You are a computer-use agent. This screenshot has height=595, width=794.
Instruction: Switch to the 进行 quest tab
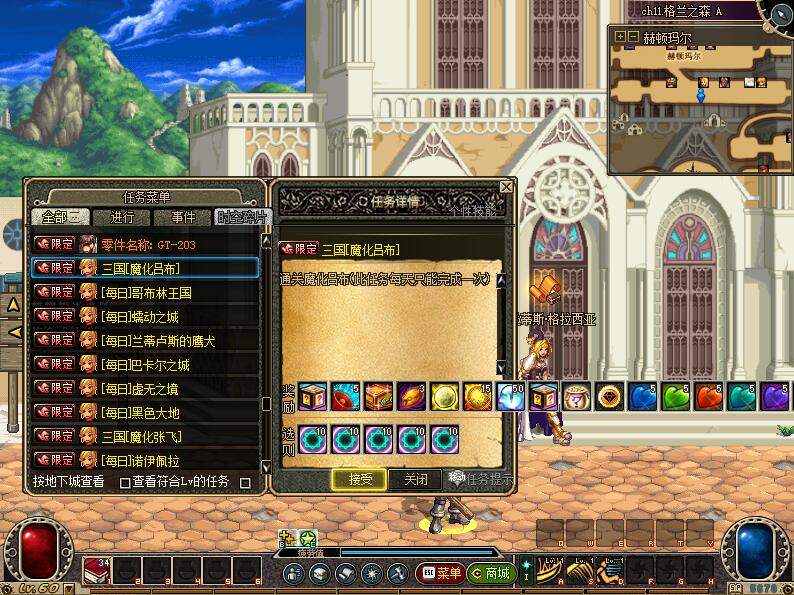click(122, 217)
